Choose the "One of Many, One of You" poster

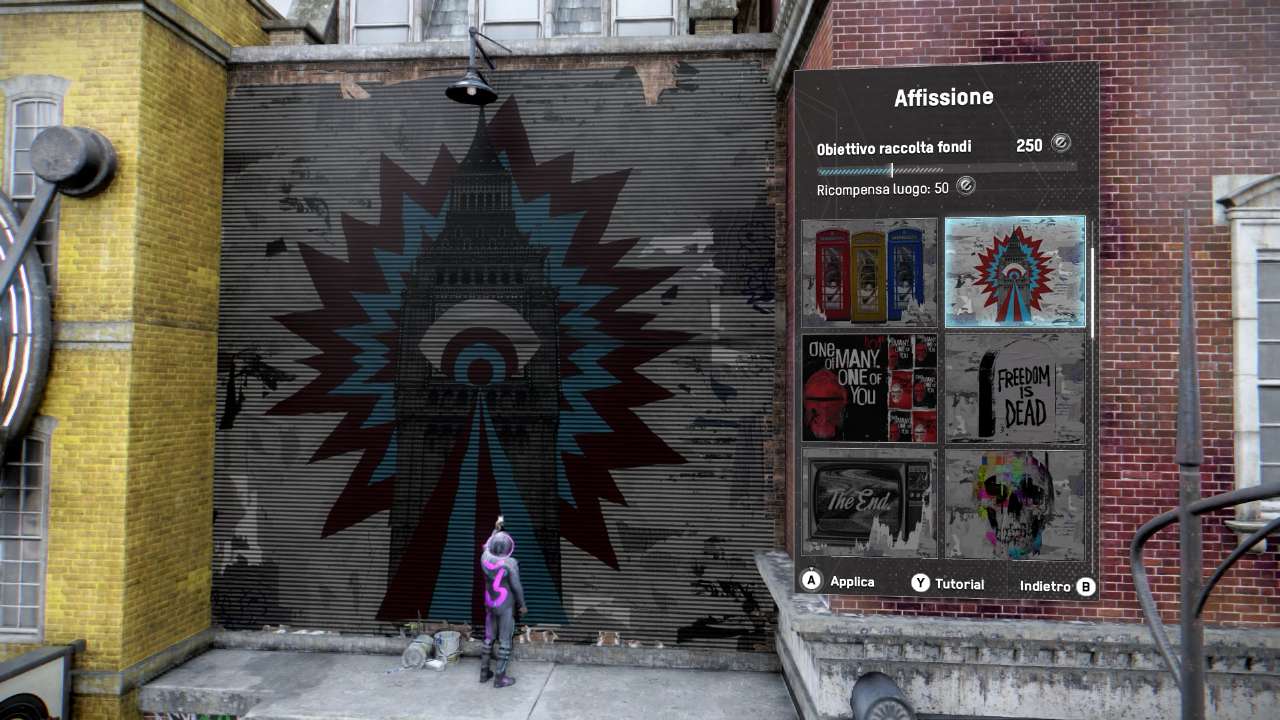869,389
